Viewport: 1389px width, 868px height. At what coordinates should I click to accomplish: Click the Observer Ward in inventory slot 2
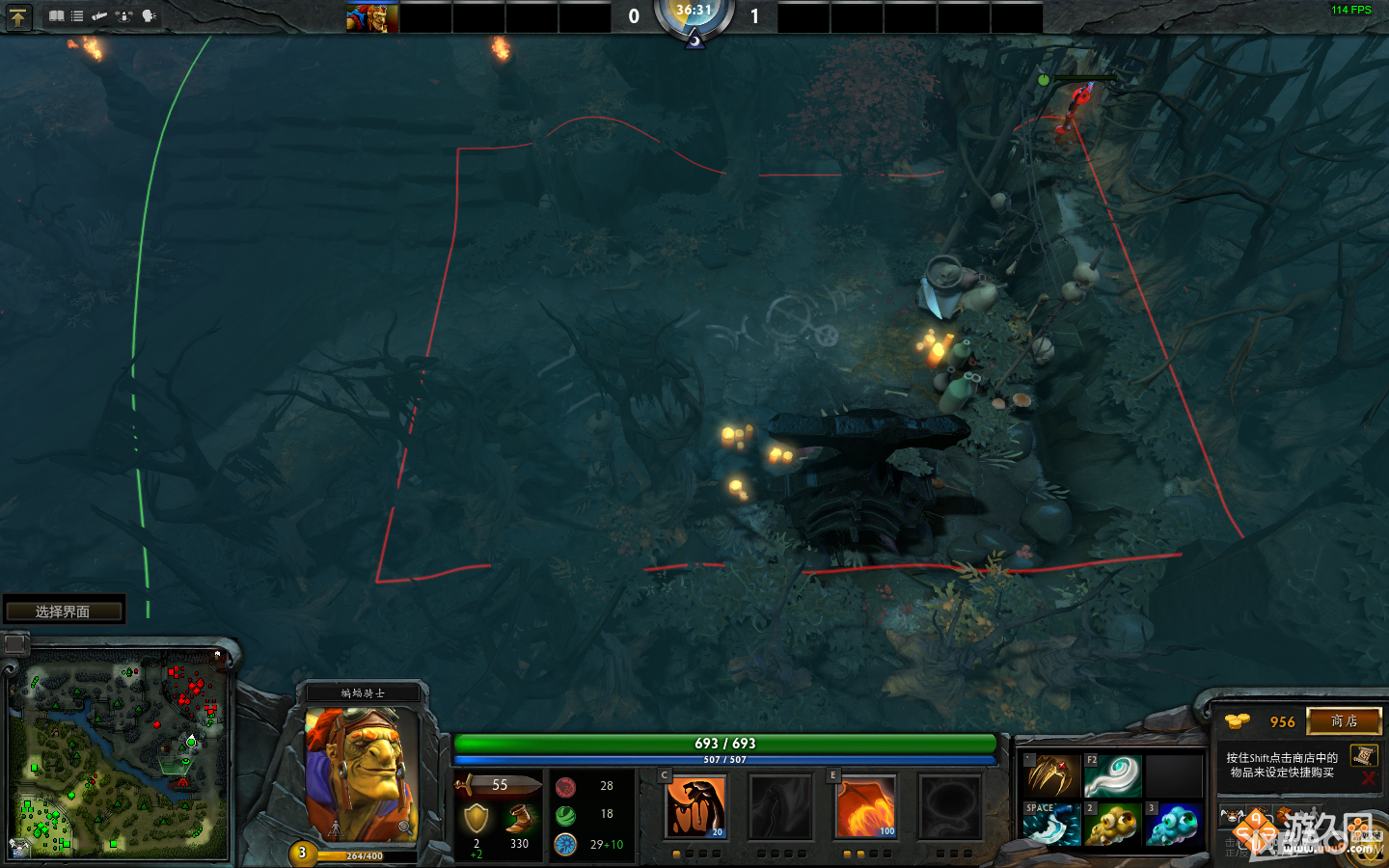pos(1114,825)
